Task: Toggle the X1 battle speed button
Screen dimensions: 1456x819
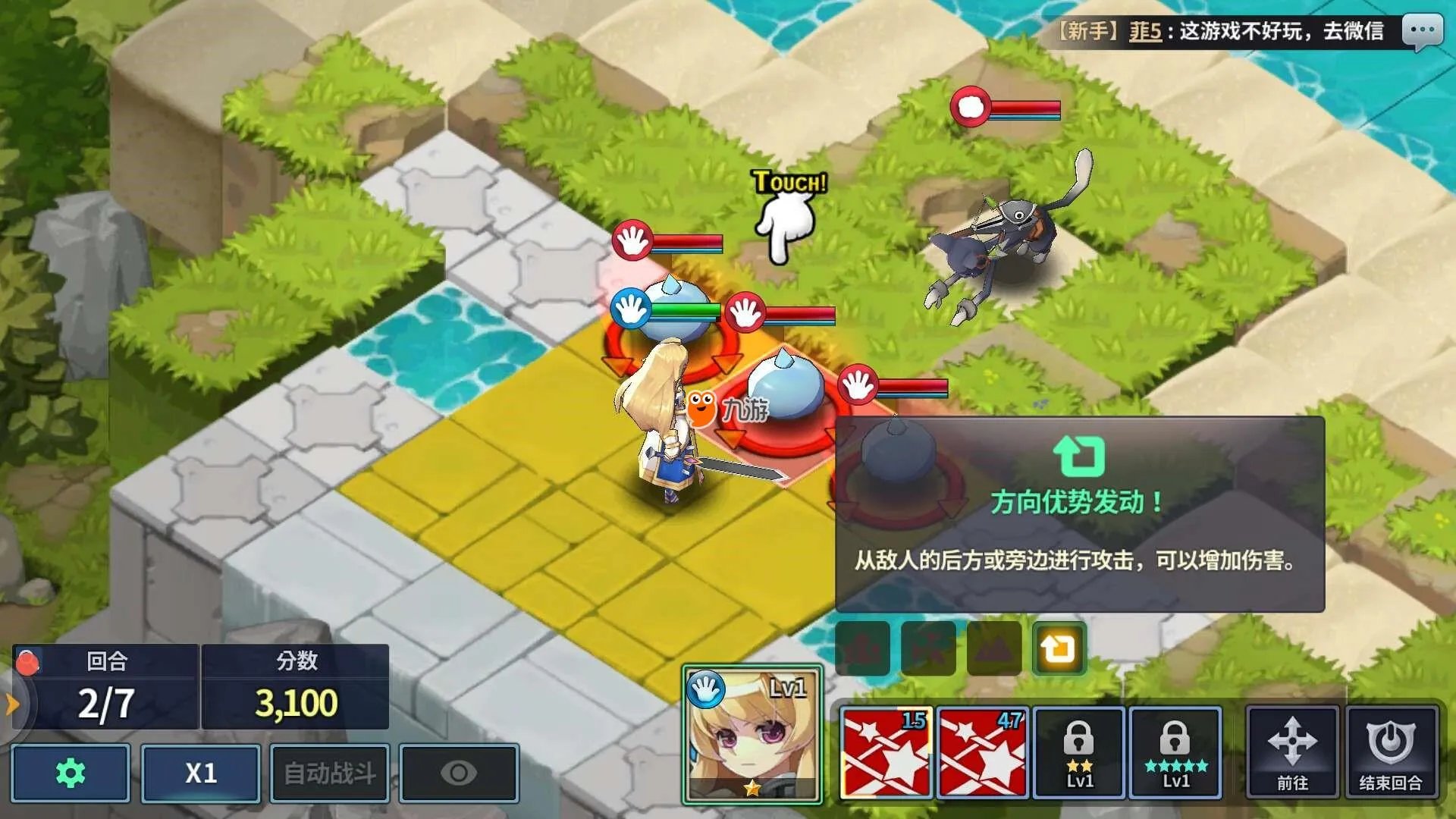Action: (x=201, y=773)
